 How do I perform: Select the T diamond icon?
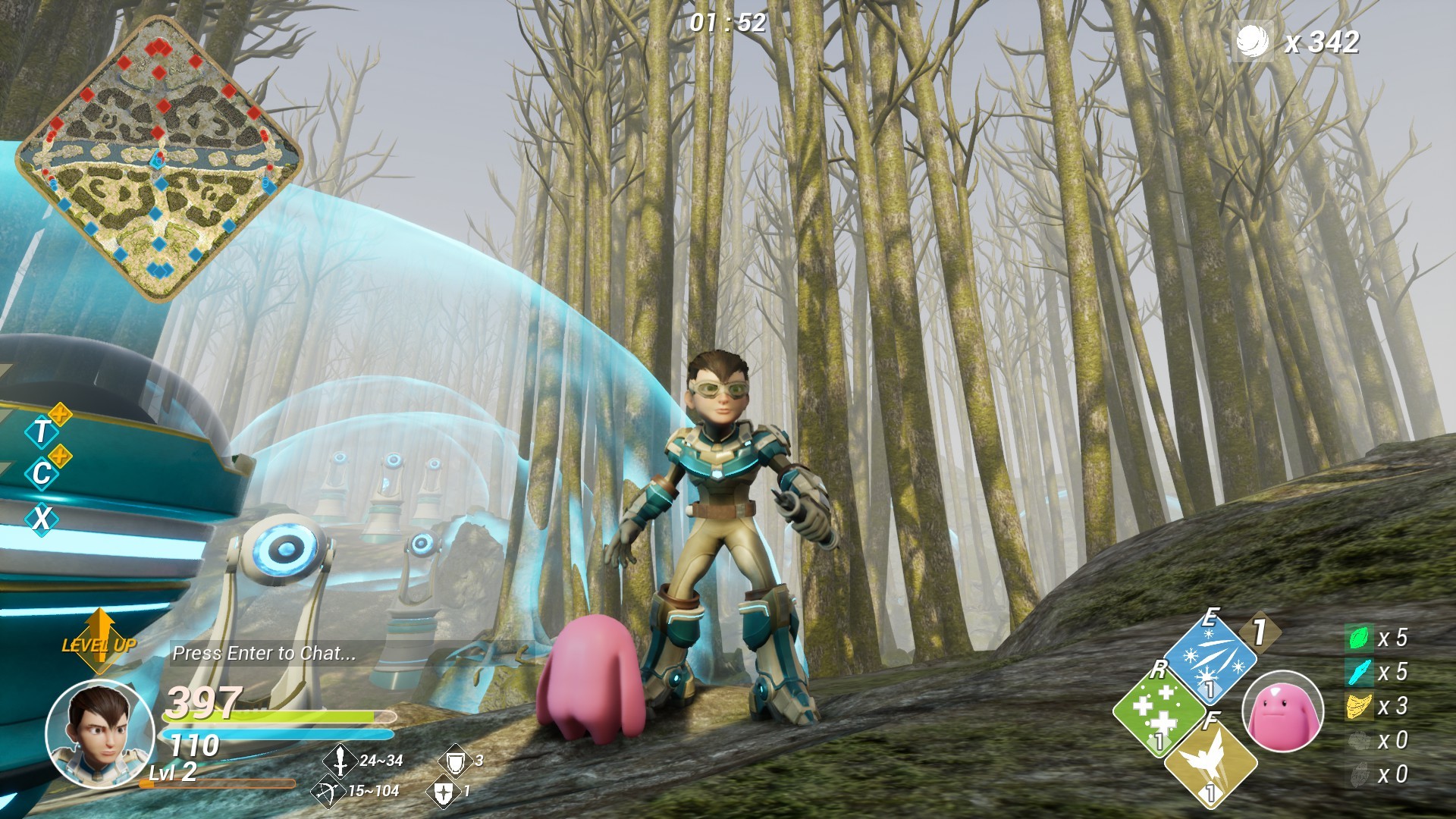point(42,431)
